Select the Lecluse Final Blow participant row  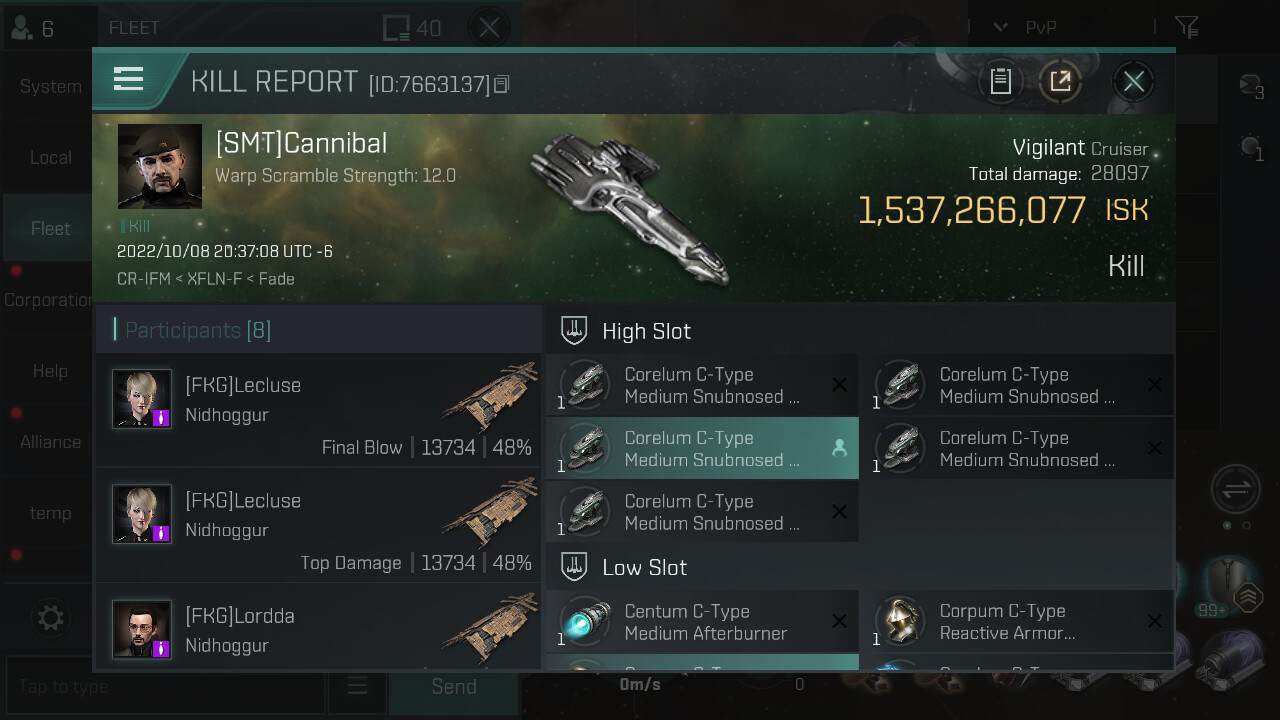point(319,411)
